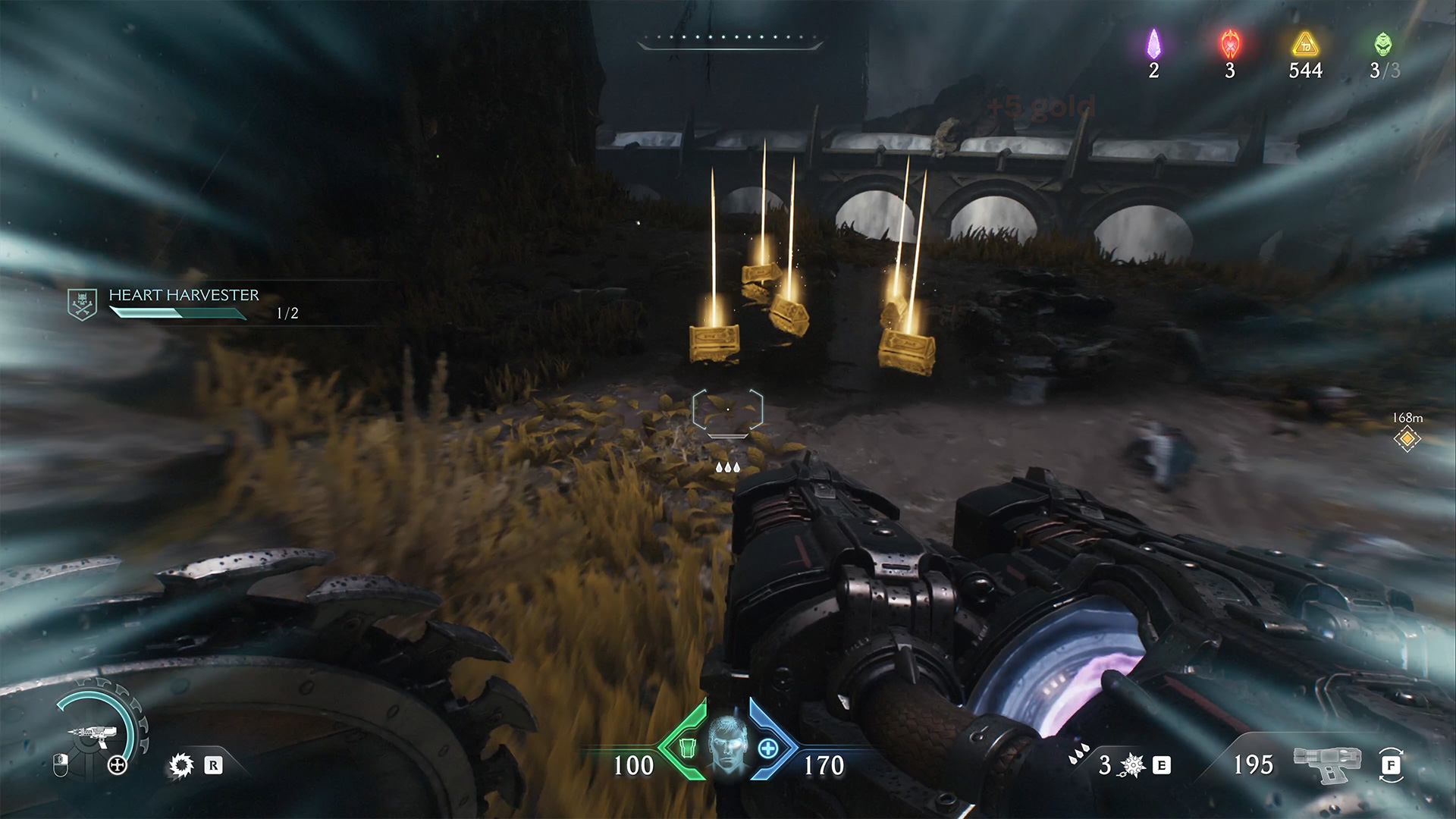Click the red ruby currency icon
The width and height of the screenshot is (1456, 819).
pos(1229,44)
